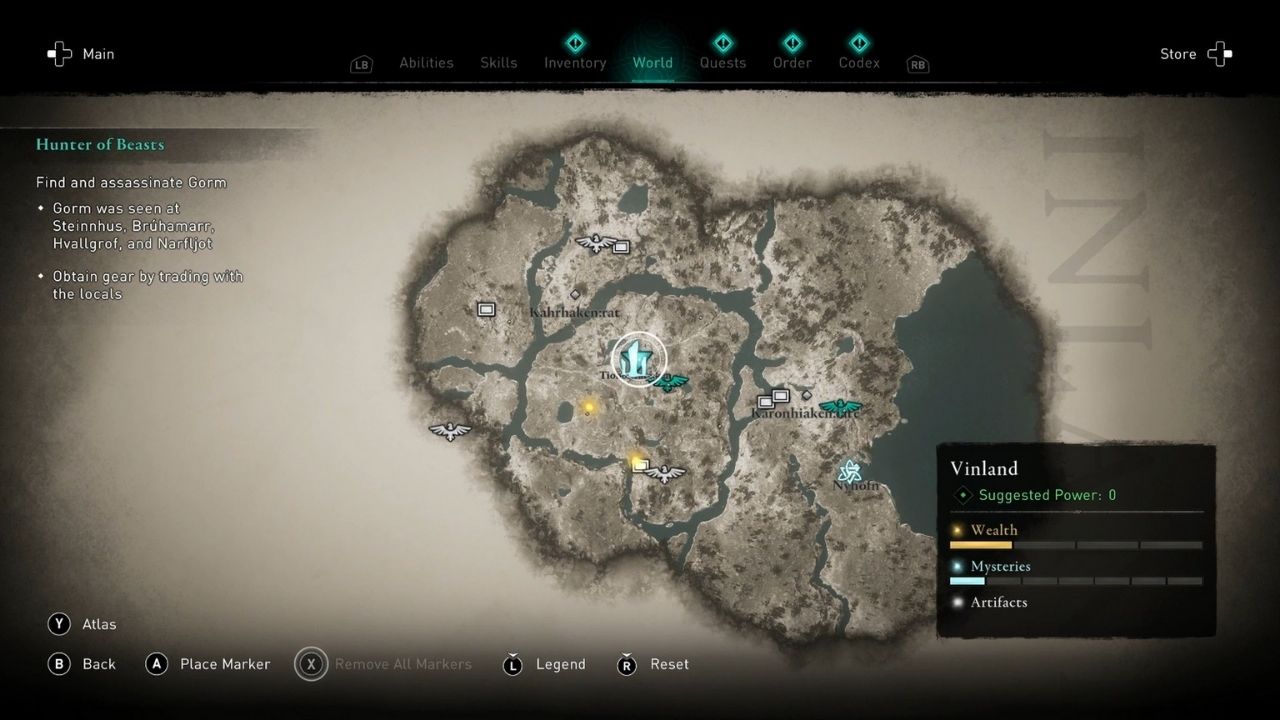Viewport: 1280px width, 720px height.
Task: Click the RB shoulder button prompt
Action: click(917, 63)
